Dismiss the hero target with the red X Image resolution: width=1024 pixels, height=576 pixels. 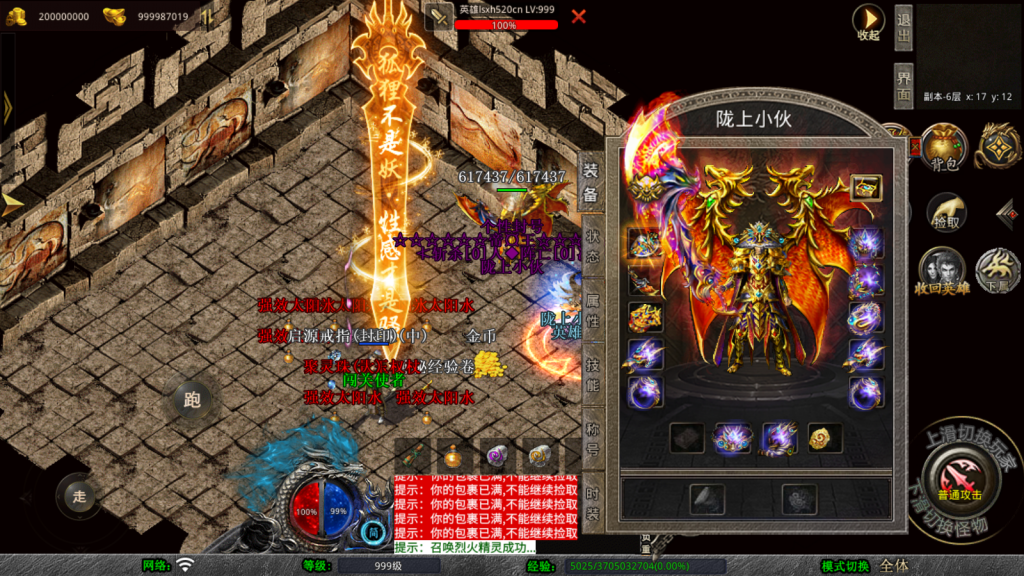point(579,16)
